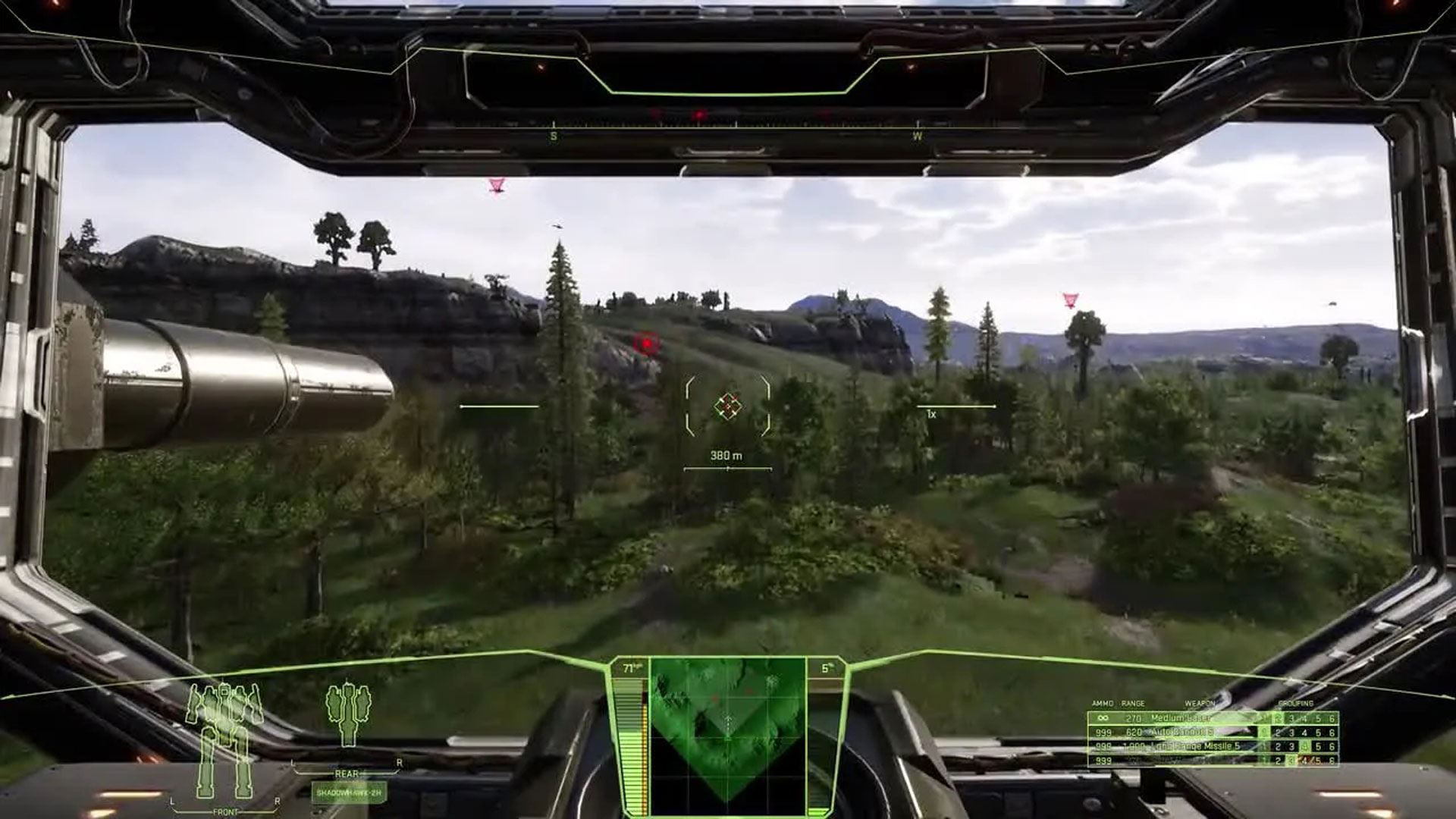1456x819 pixels.
Task: Toggle group 6 for Auto Cannon 5
Action: tap(1332, 733)
